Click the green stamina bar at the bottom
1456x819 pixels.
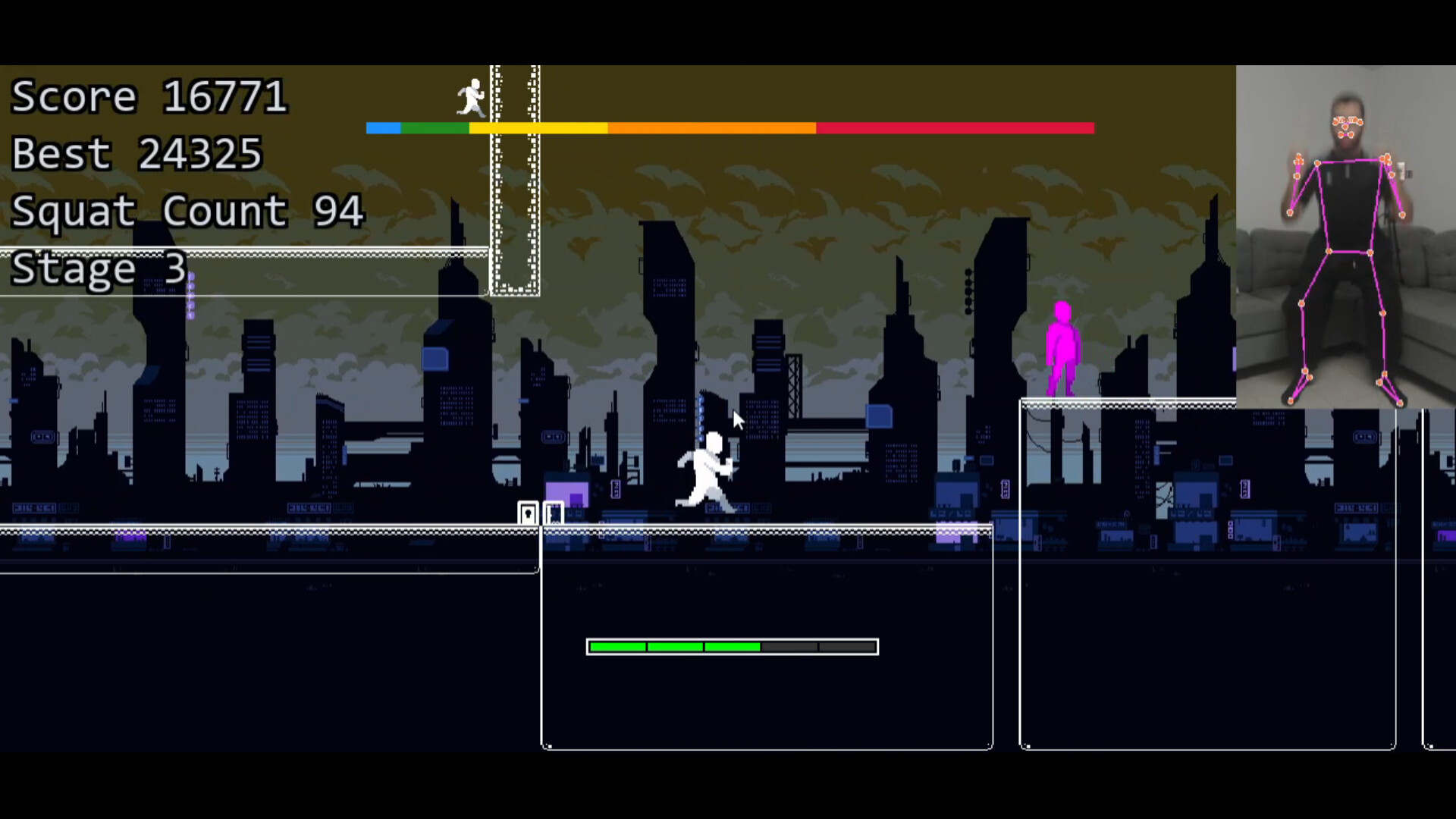click(x=675, y=646)
